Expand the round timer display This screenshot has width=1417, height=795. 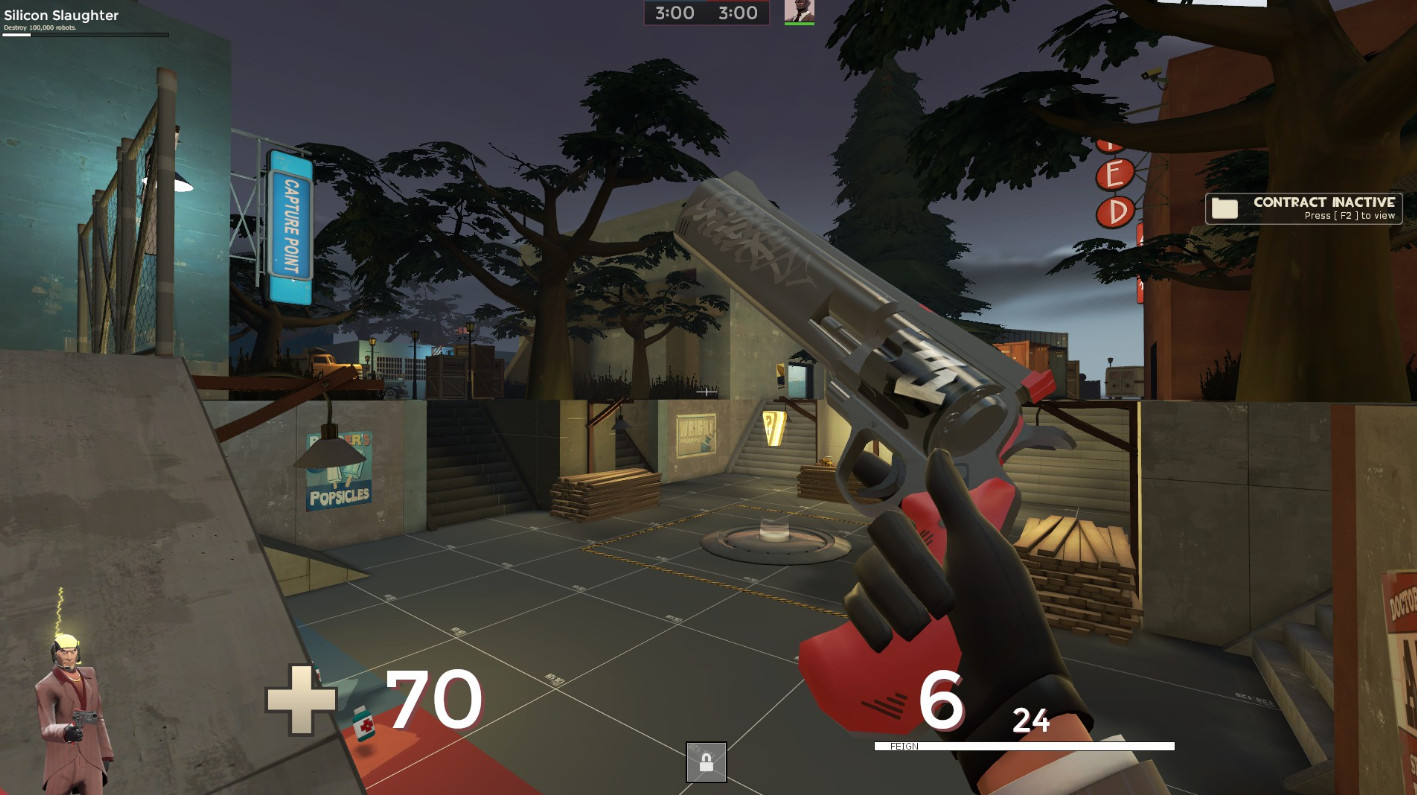705,13
